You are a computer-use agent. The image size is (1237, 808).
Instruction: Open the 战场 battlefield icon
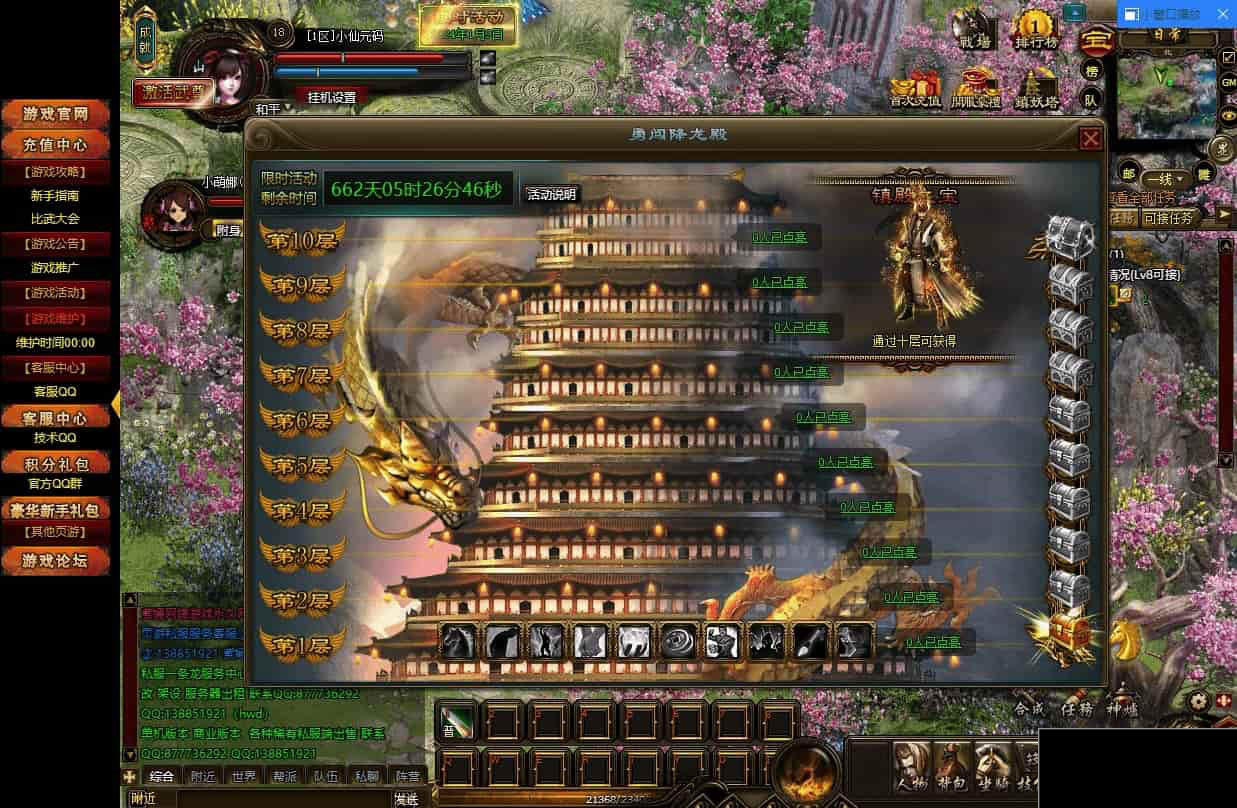(x=975, y=30)
